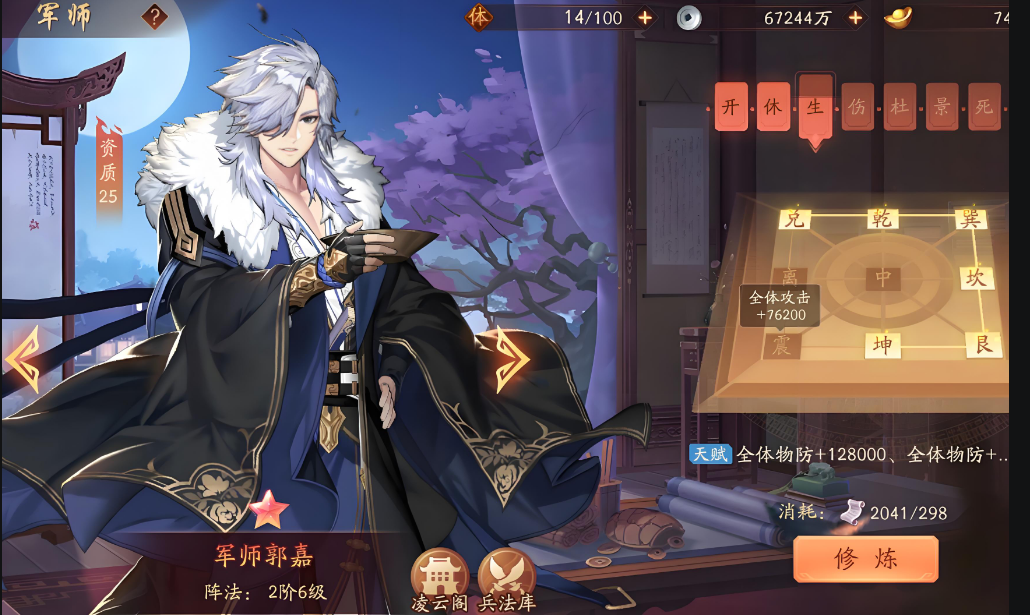Choose the 乾 trigram node
Viewport: 1030px width, 615px height.
click(882, 219)
